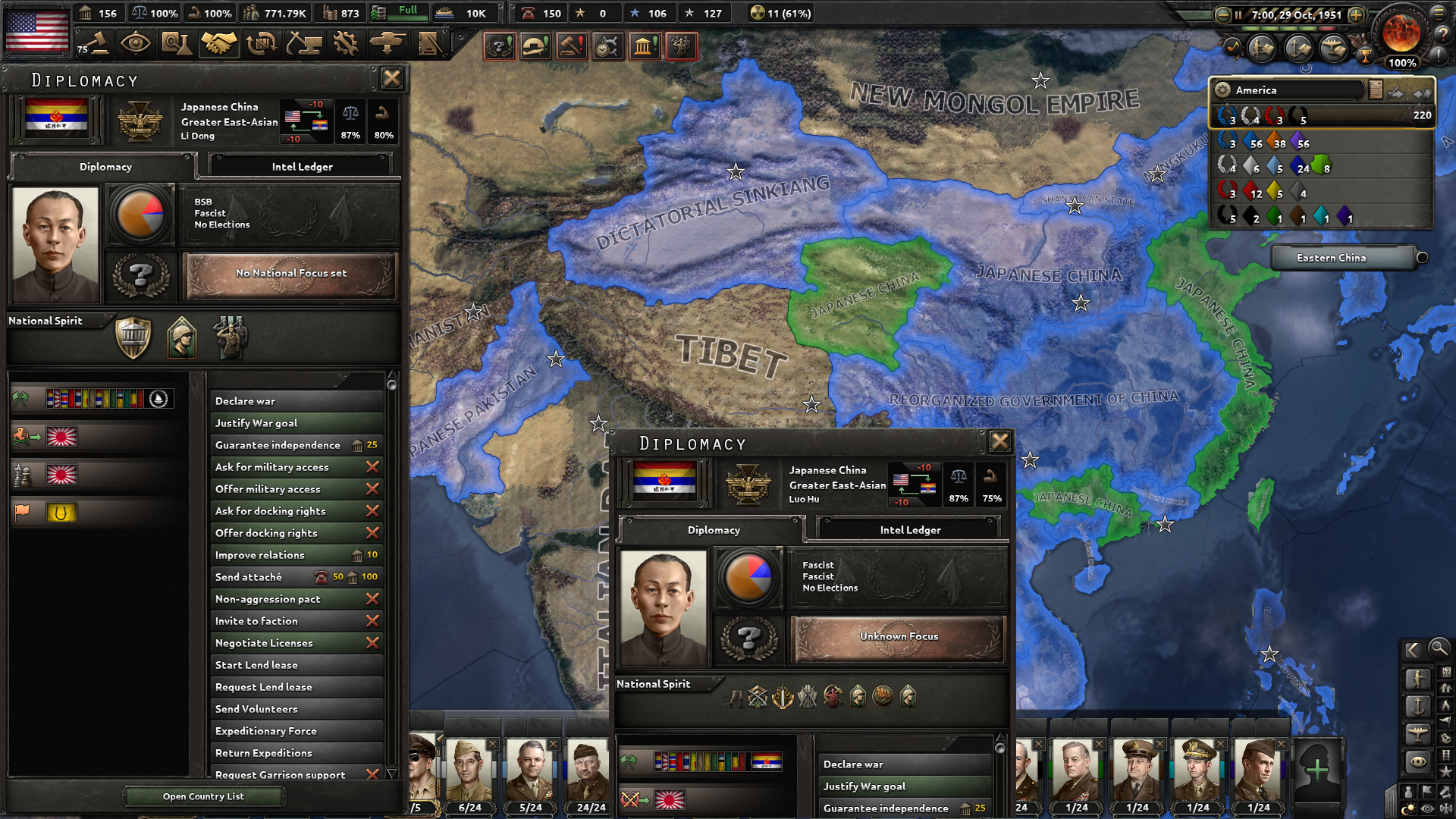Select the Diplomacy tab for Luo Hu
Screen dimensions: 1456x819
click(x=712, y=530)
